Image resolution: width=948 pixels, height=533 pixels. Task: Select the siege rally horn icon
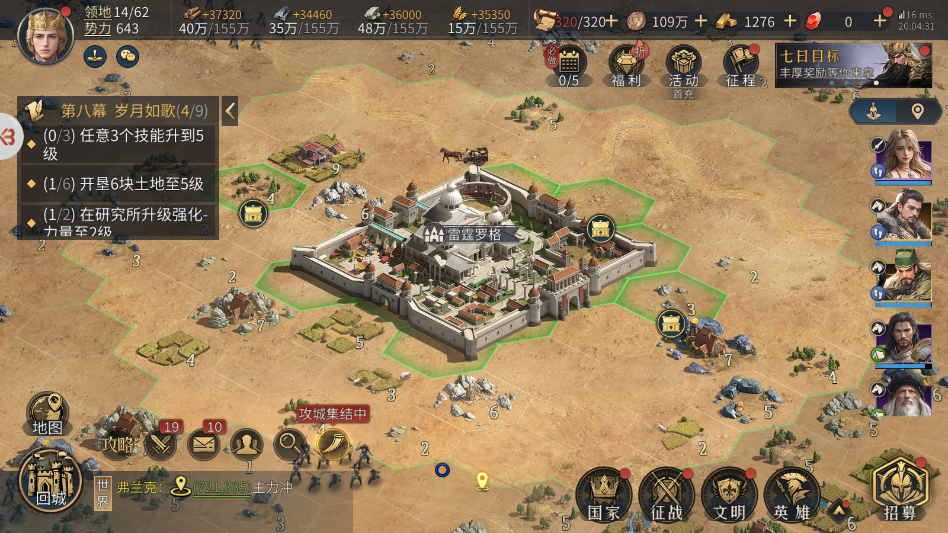pos(332,443)
